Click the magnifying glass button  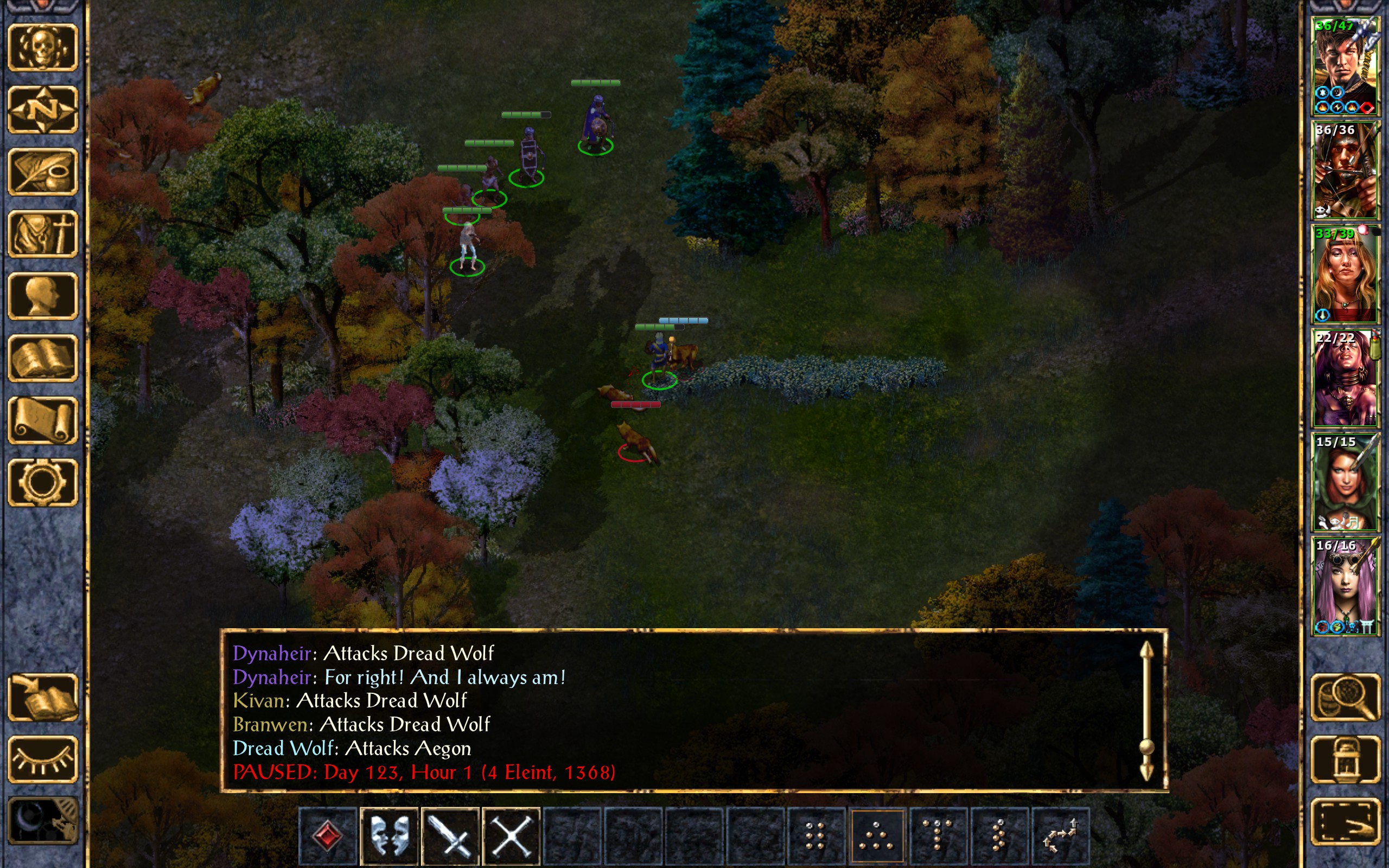coord(1346,697)
